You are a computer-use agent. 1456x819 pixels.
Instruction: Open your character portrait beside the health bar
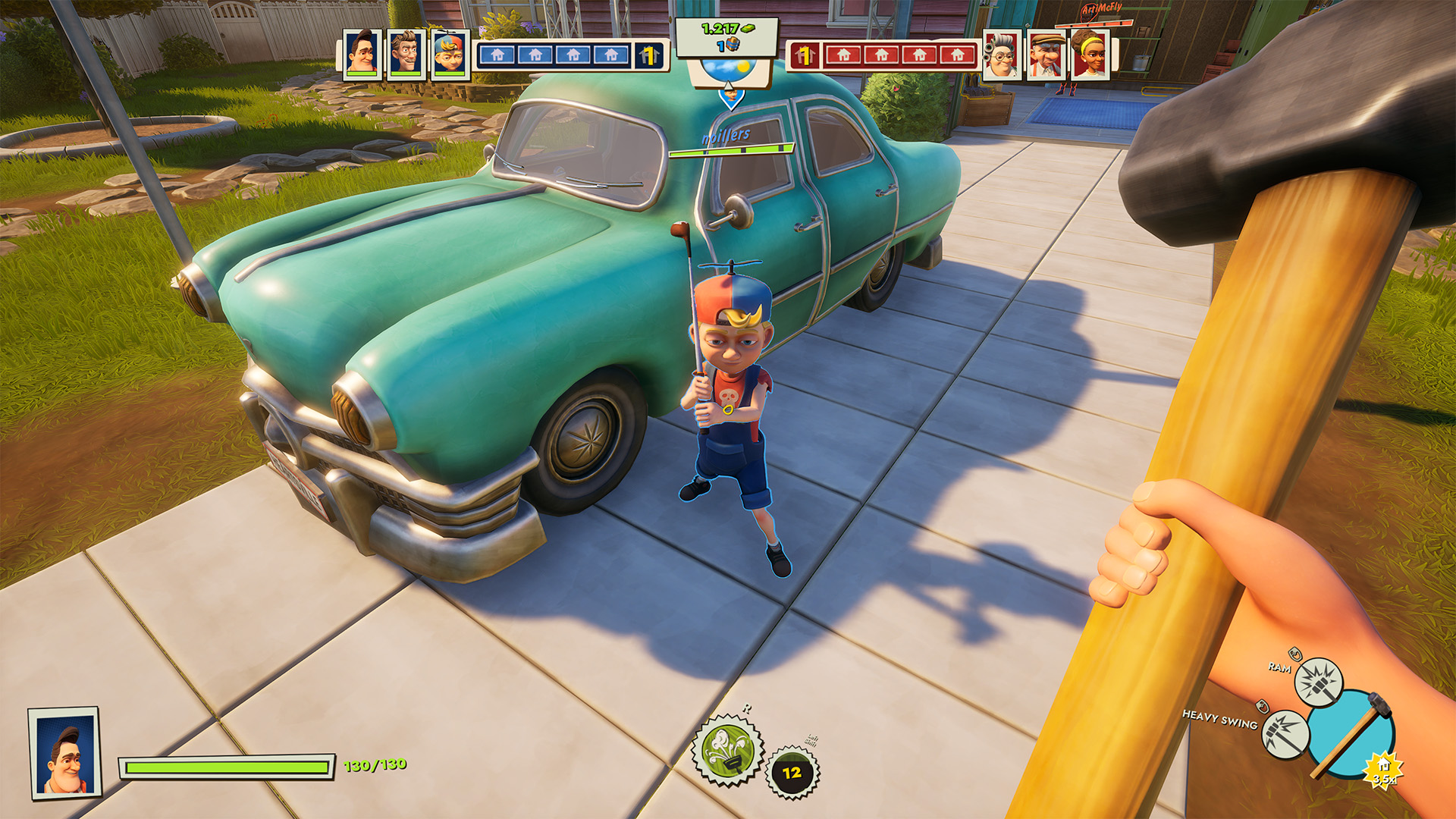point(64,753)
